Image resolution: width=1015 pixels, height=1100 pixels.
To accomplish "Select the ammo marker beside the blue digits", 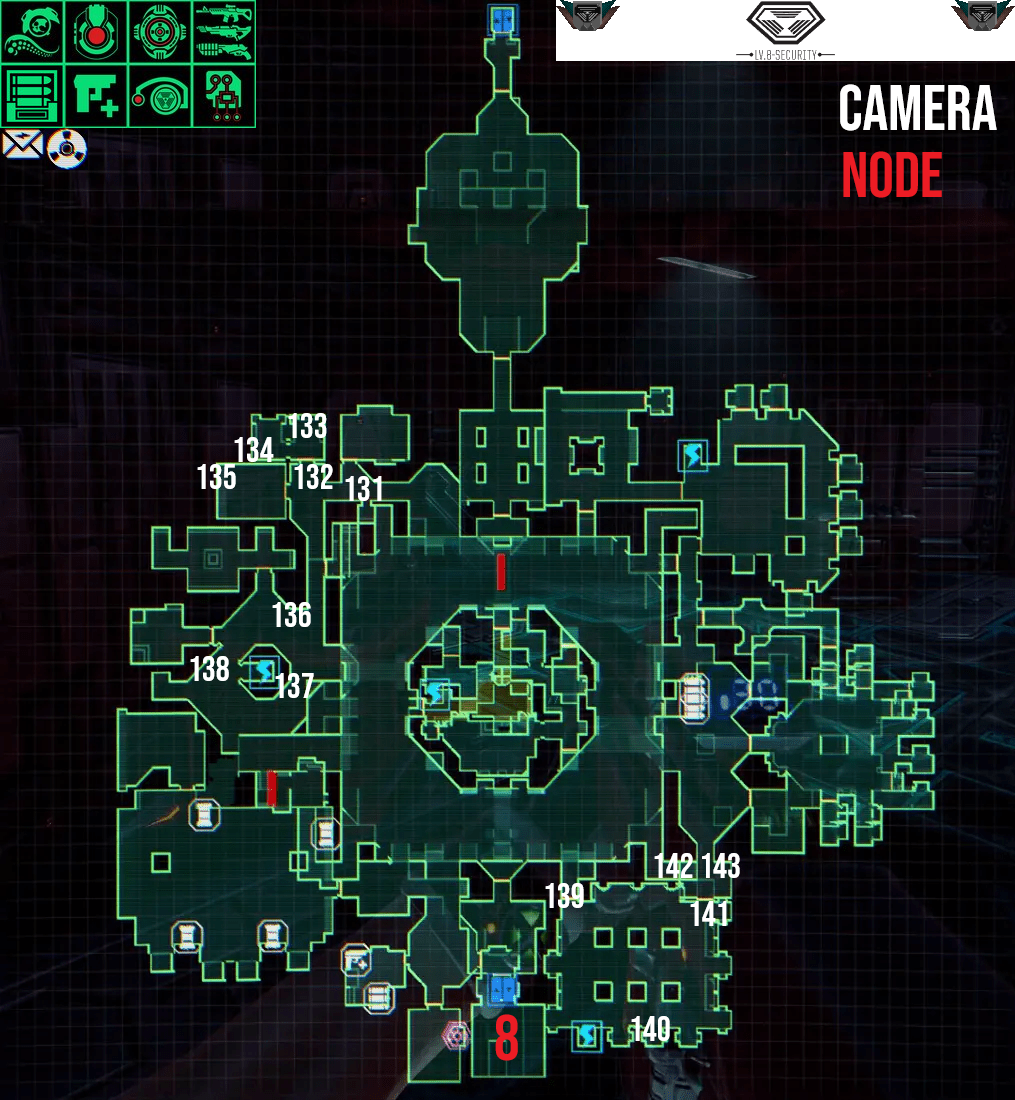I will [694, 697].
